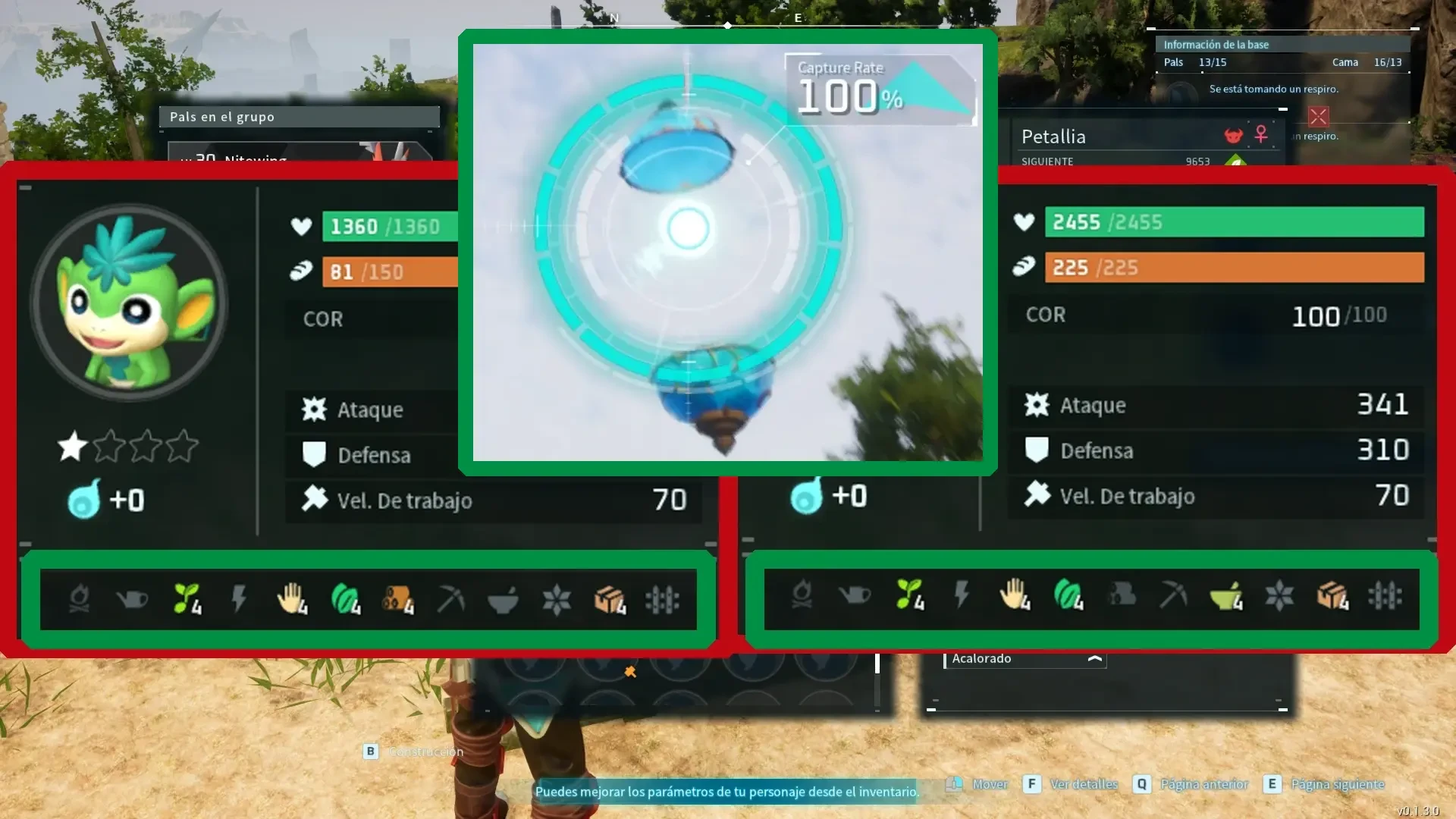Click the green HP bar showing 2455/2455
Viewport: 1456px width, 819px height.
[x=1234, y=222]
